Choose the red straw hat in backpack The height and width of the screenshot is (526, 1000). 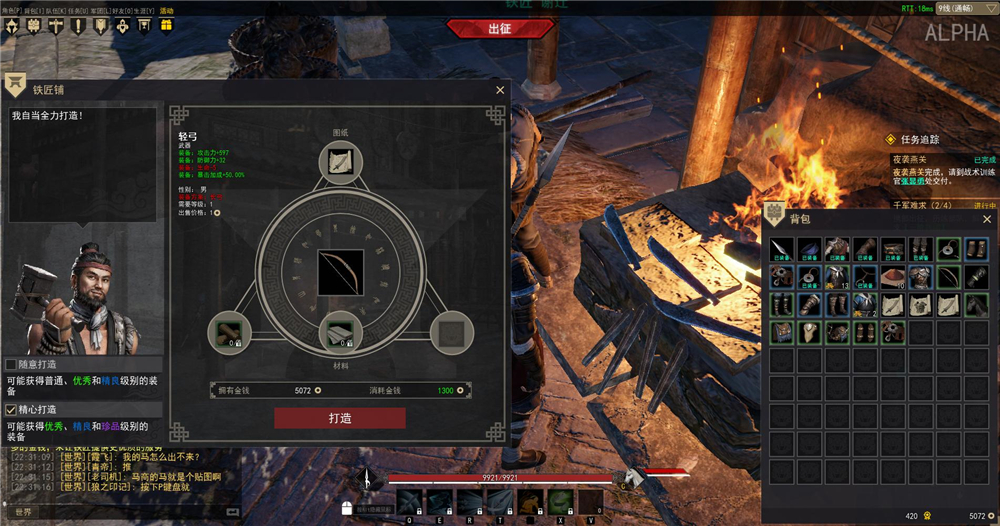(892, 277)
